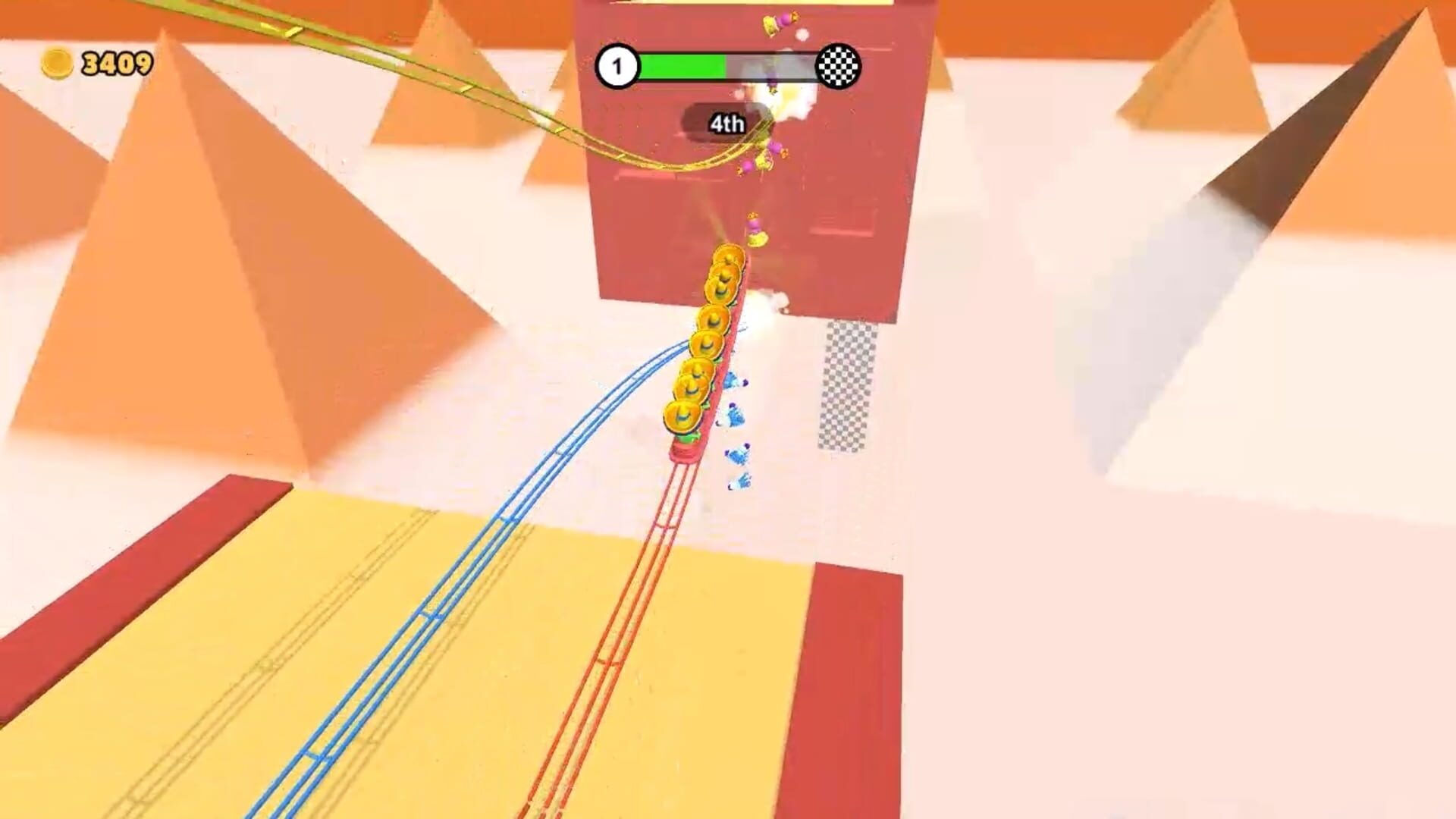This screenshot has height=819, width=1456.
Task: Tap the level number 1 badge
Action: pyautogui.click(x=620, y=67)
